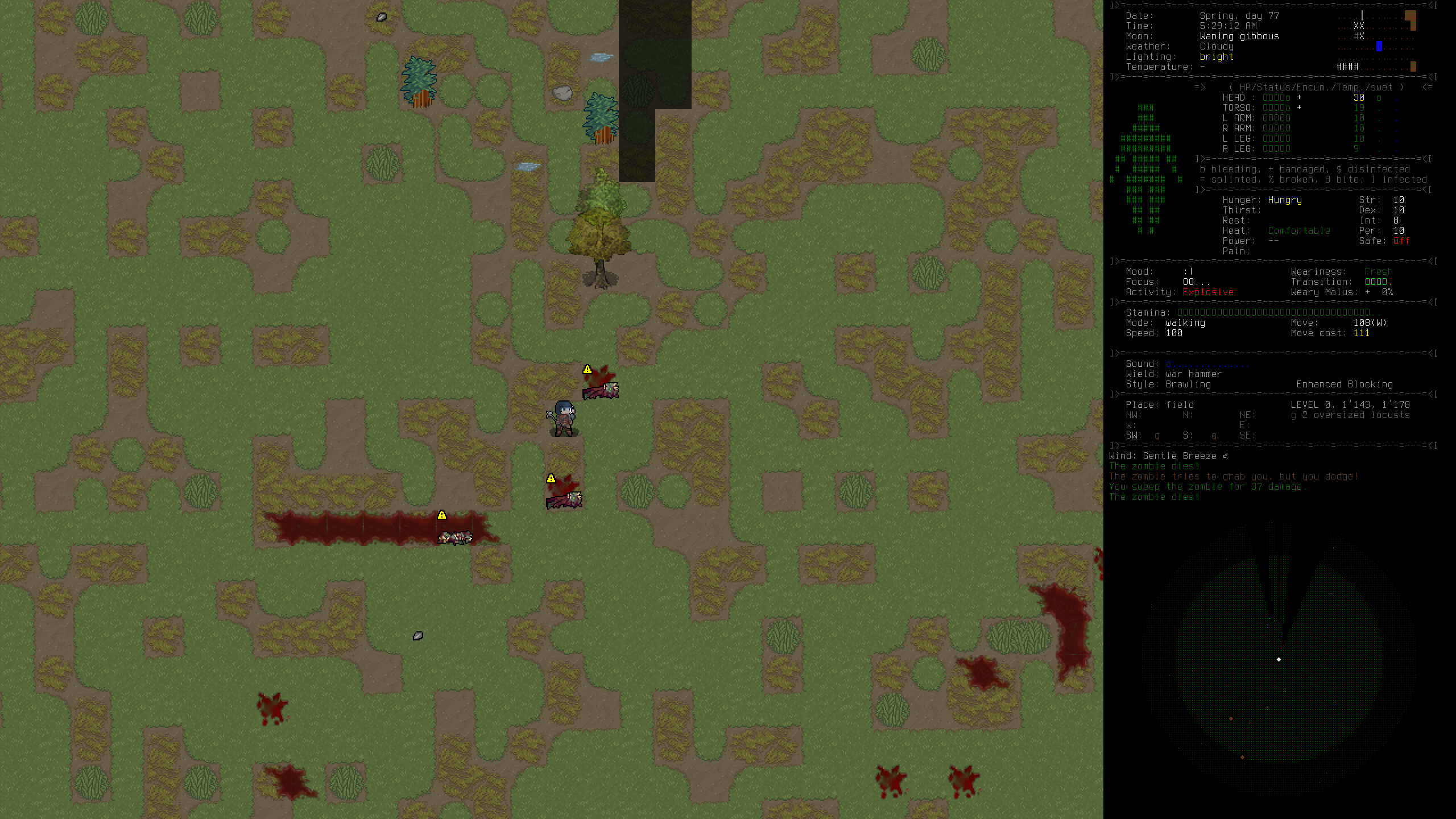This screenshot has width=1456, height=819.
Task: Click the small overmap beside the date
Action: point(1376,41)
